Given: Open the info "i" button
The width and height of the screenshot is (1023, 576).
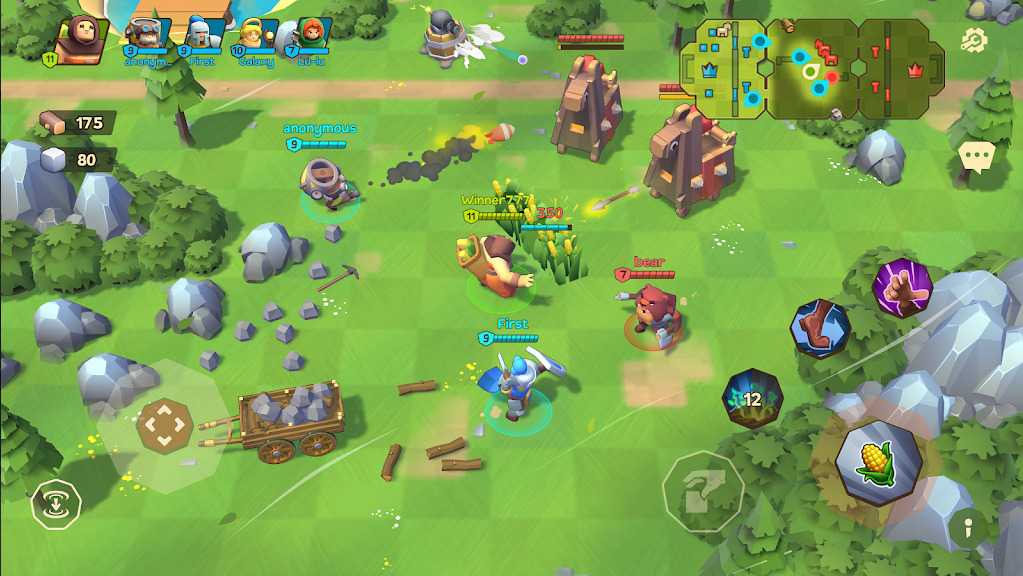Looking at the screenshot, I should click(966, 525).
